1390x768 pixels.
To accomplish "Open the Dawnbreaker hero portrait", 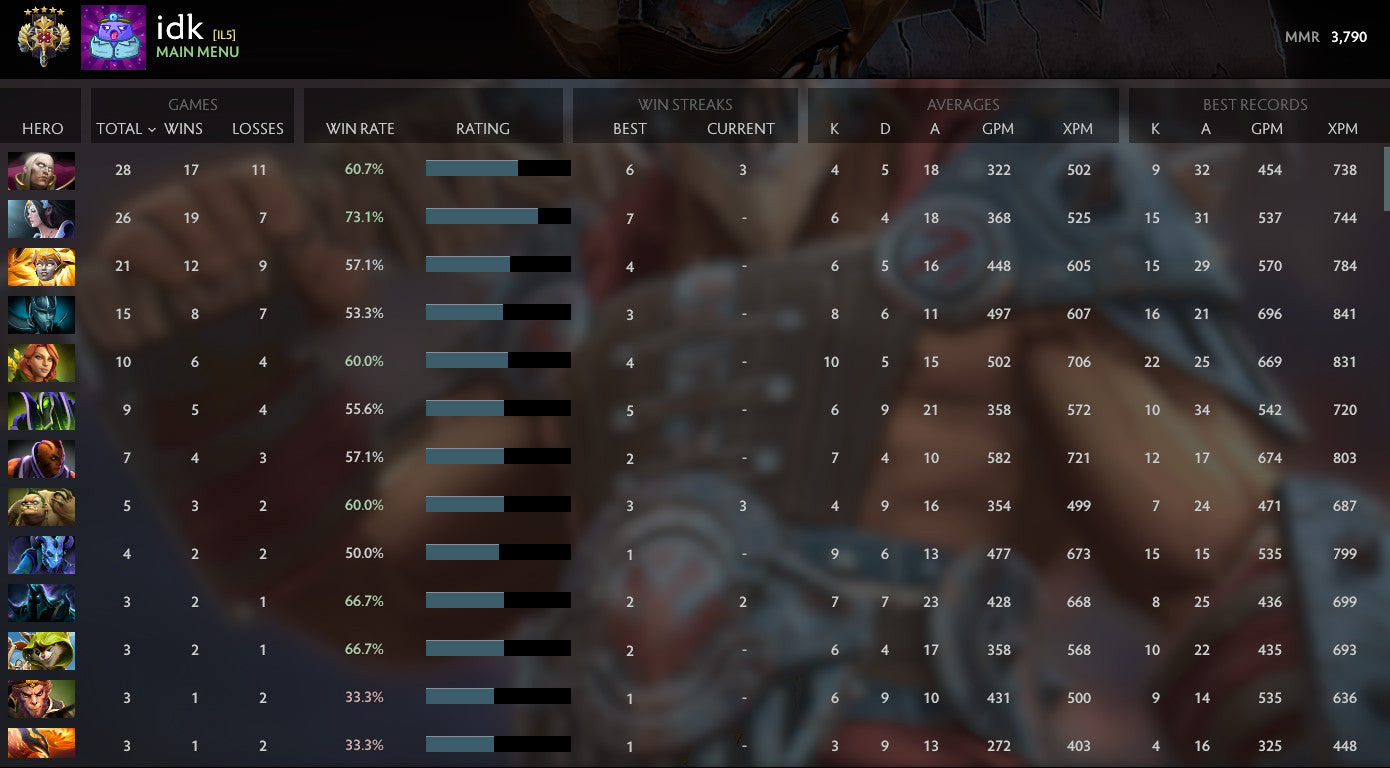I will [41, 266].
